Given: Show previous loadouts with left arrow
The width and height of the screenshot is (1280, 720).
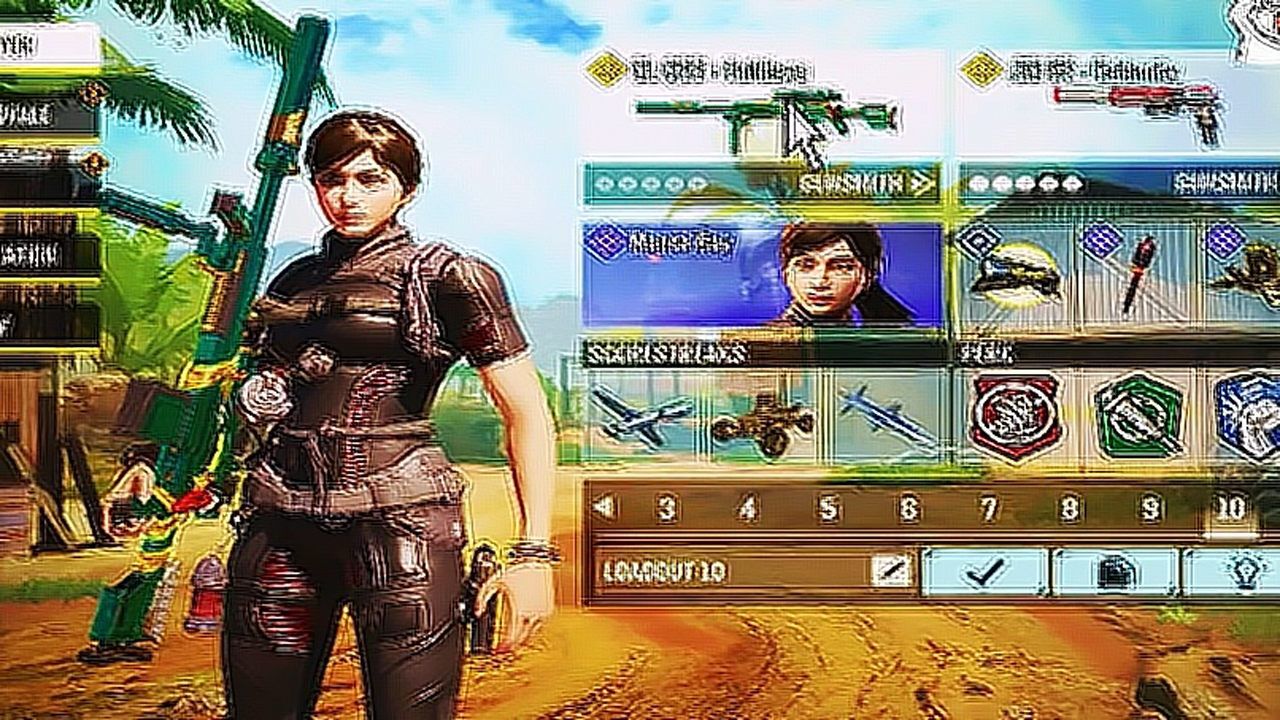Looking at the screenshot, I should (x=603, y=508).
